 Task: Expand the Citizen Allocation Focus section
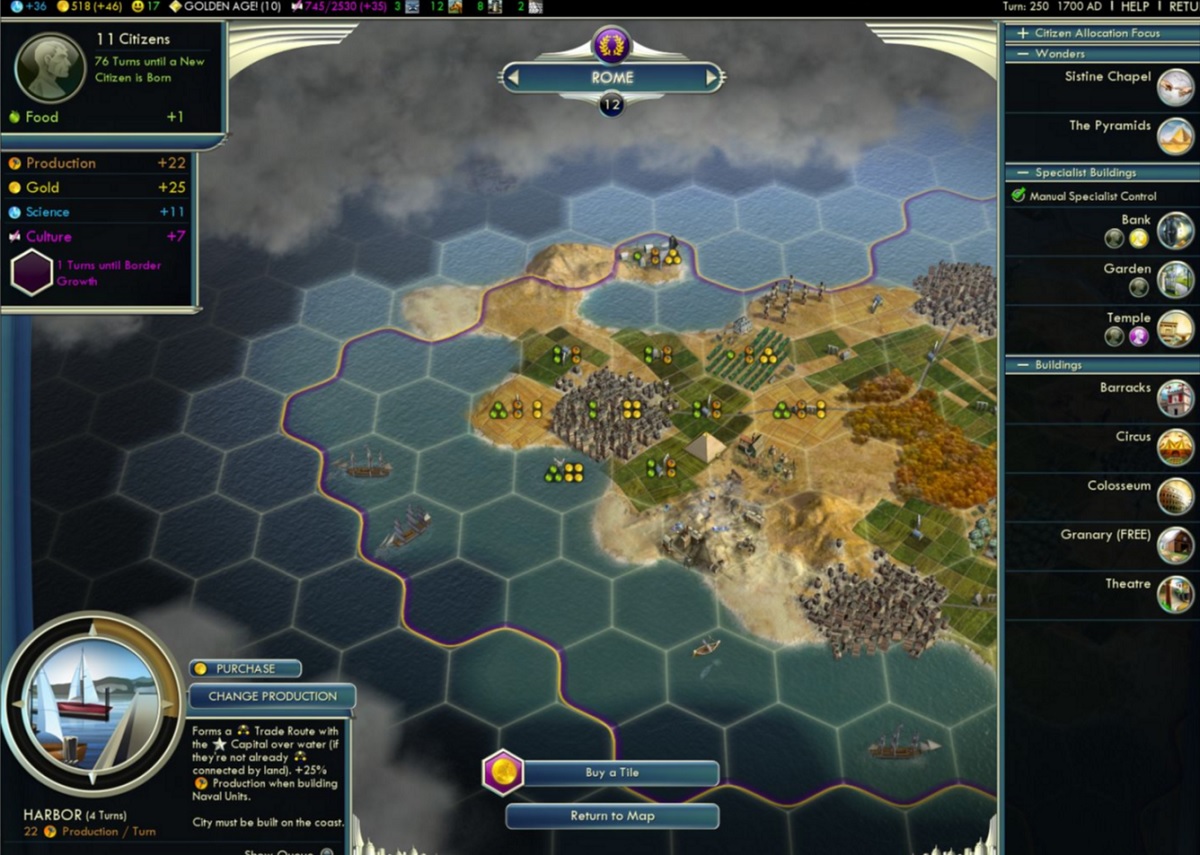coord(1023,33)
